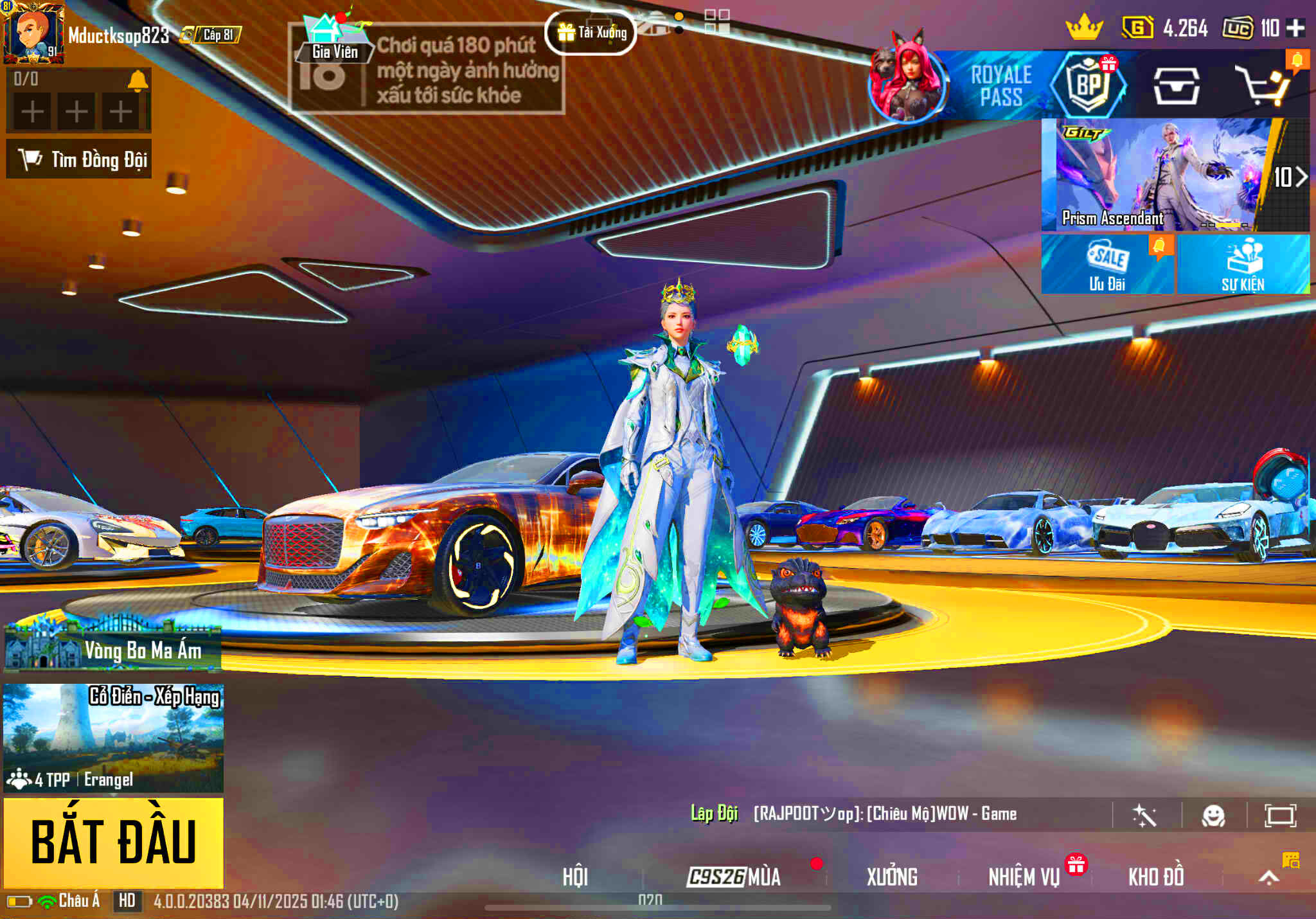Viewport: 1316px width, 919px height.
Task: Open the C9S26 MÙA season menu
Action: coord(734,877)
